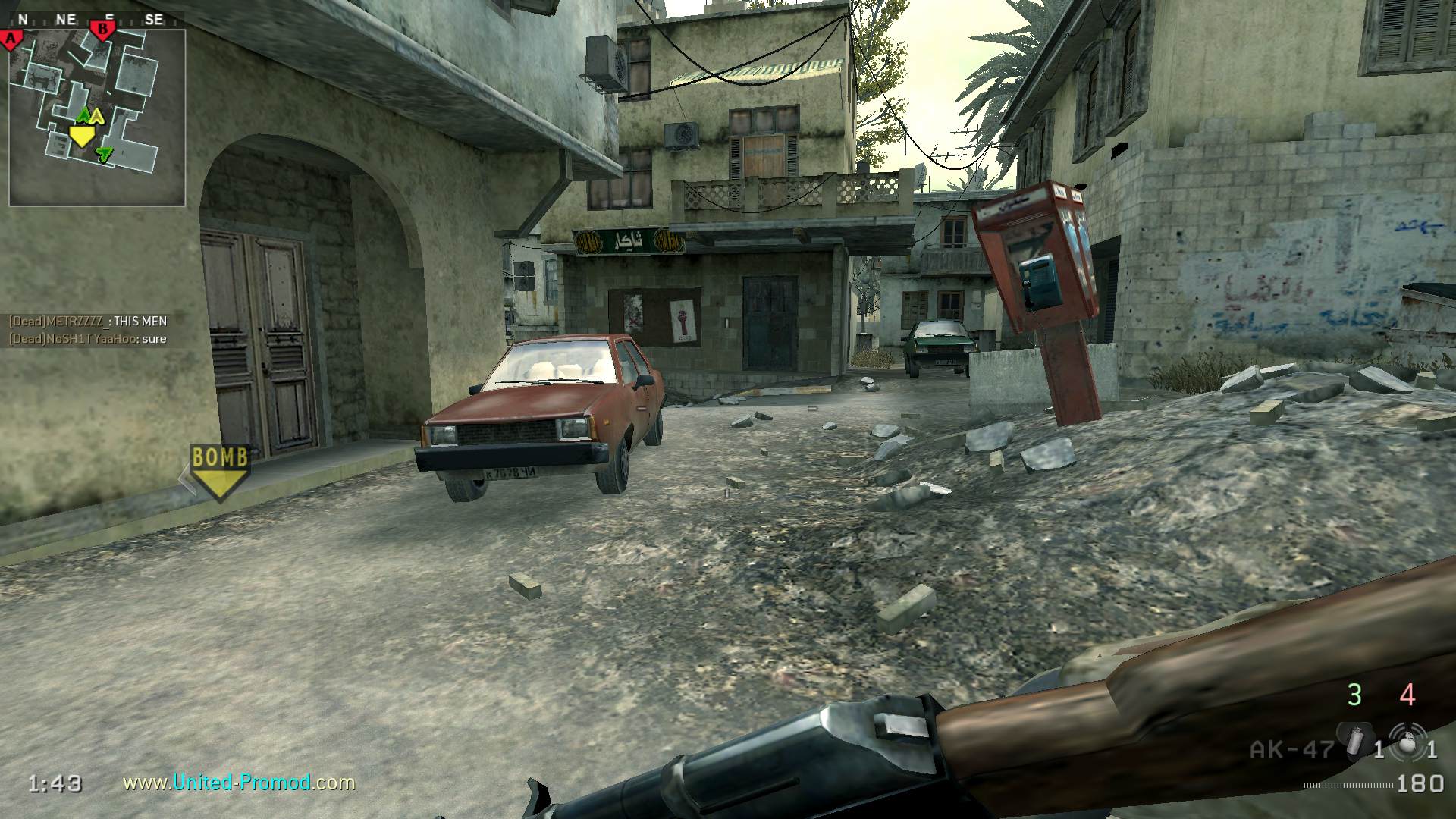Click METRZZZZ's chat message
This screenshot has height=819, width=1456.
pos(88,321)
